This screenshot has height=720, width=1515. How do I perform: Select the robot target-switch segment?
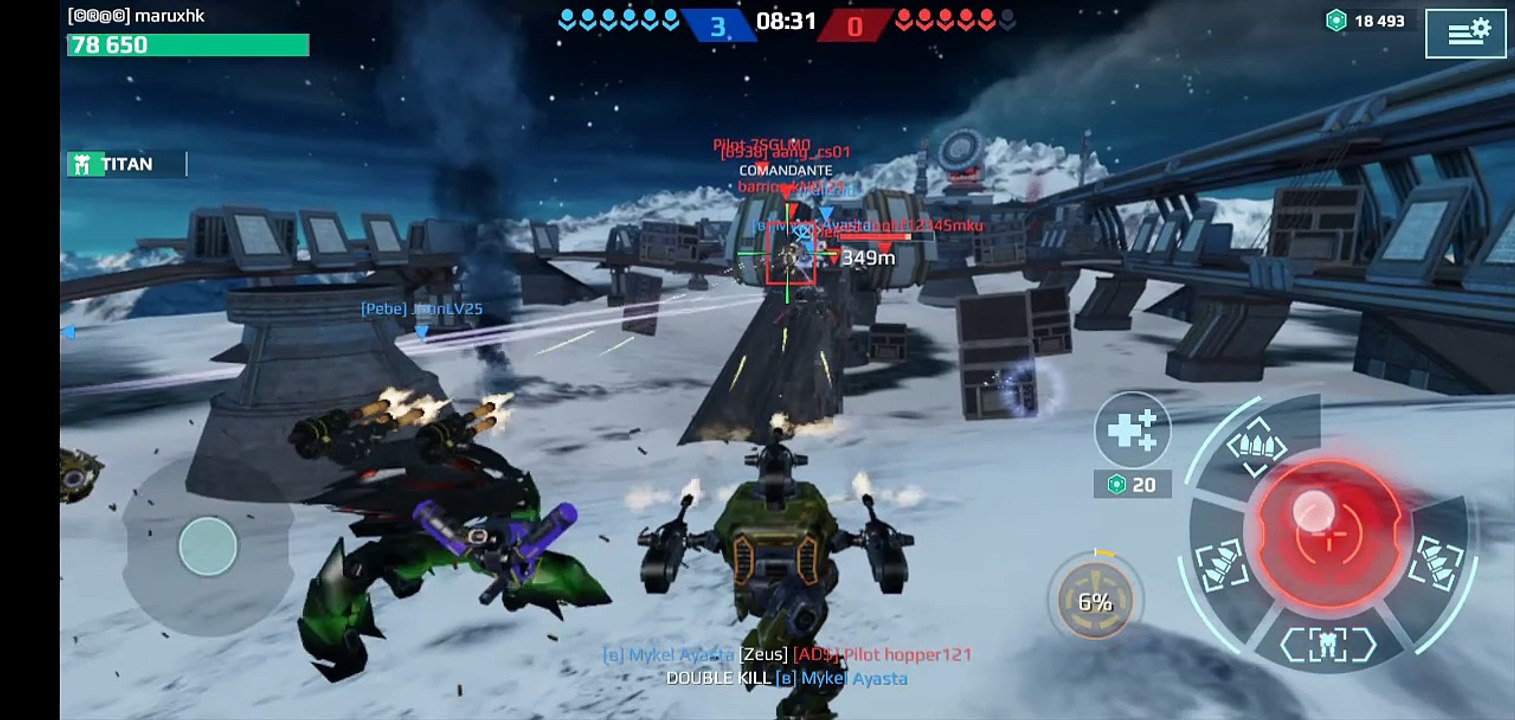coord(1328,643)
